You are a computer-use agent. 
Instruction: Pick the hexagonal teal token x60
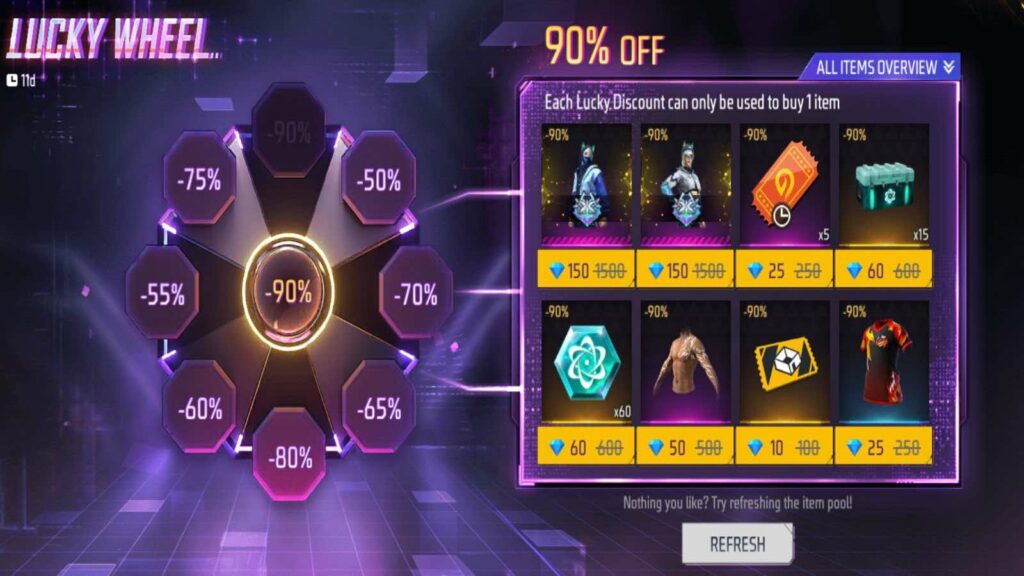pyautogui.click(x=586, y=362)
